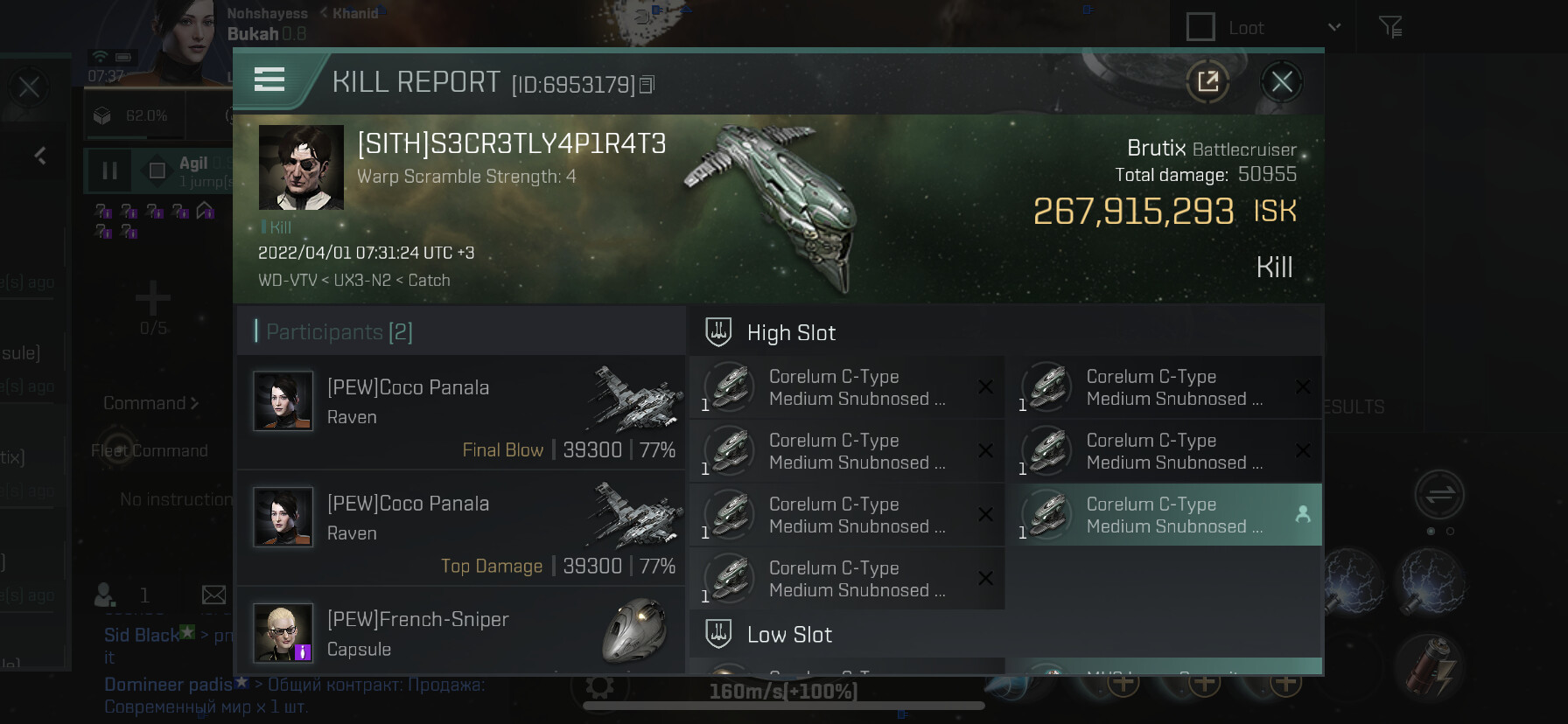
Task: Close the kill report window
Action: [x=1281, y=82]
